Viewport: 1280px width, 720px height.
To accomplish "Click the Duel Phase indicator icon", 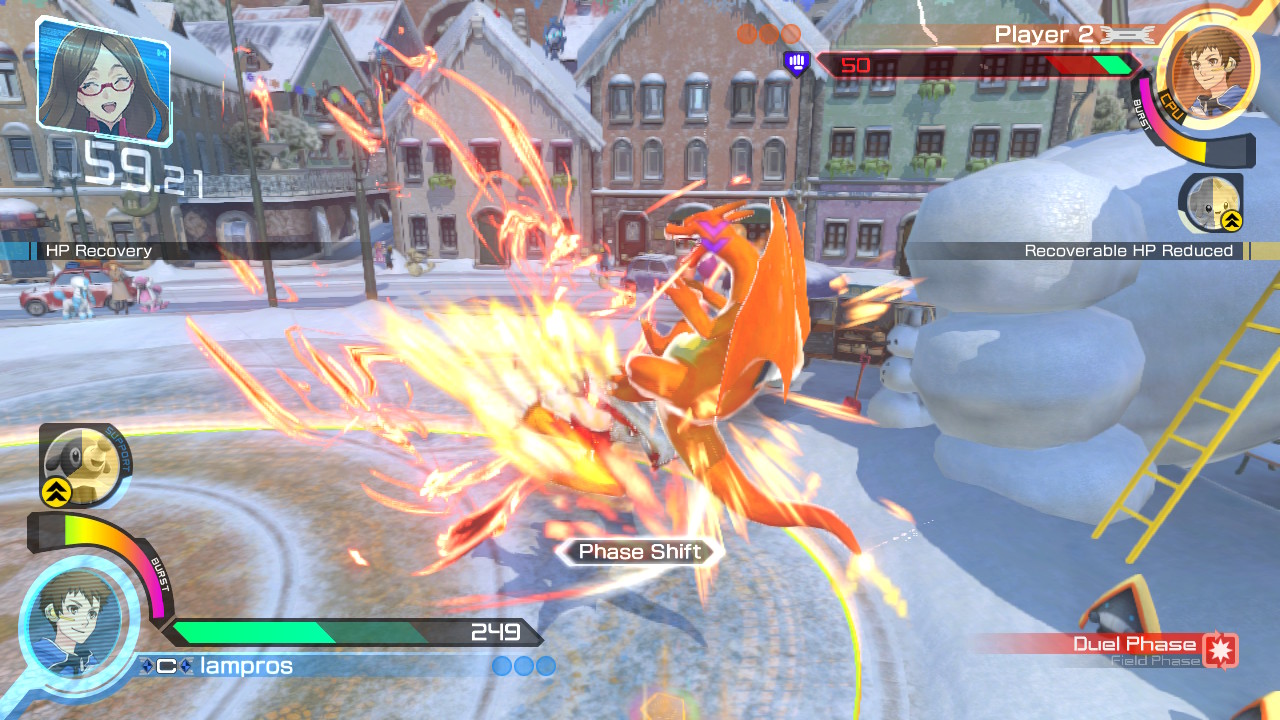I will (1220, 649).
